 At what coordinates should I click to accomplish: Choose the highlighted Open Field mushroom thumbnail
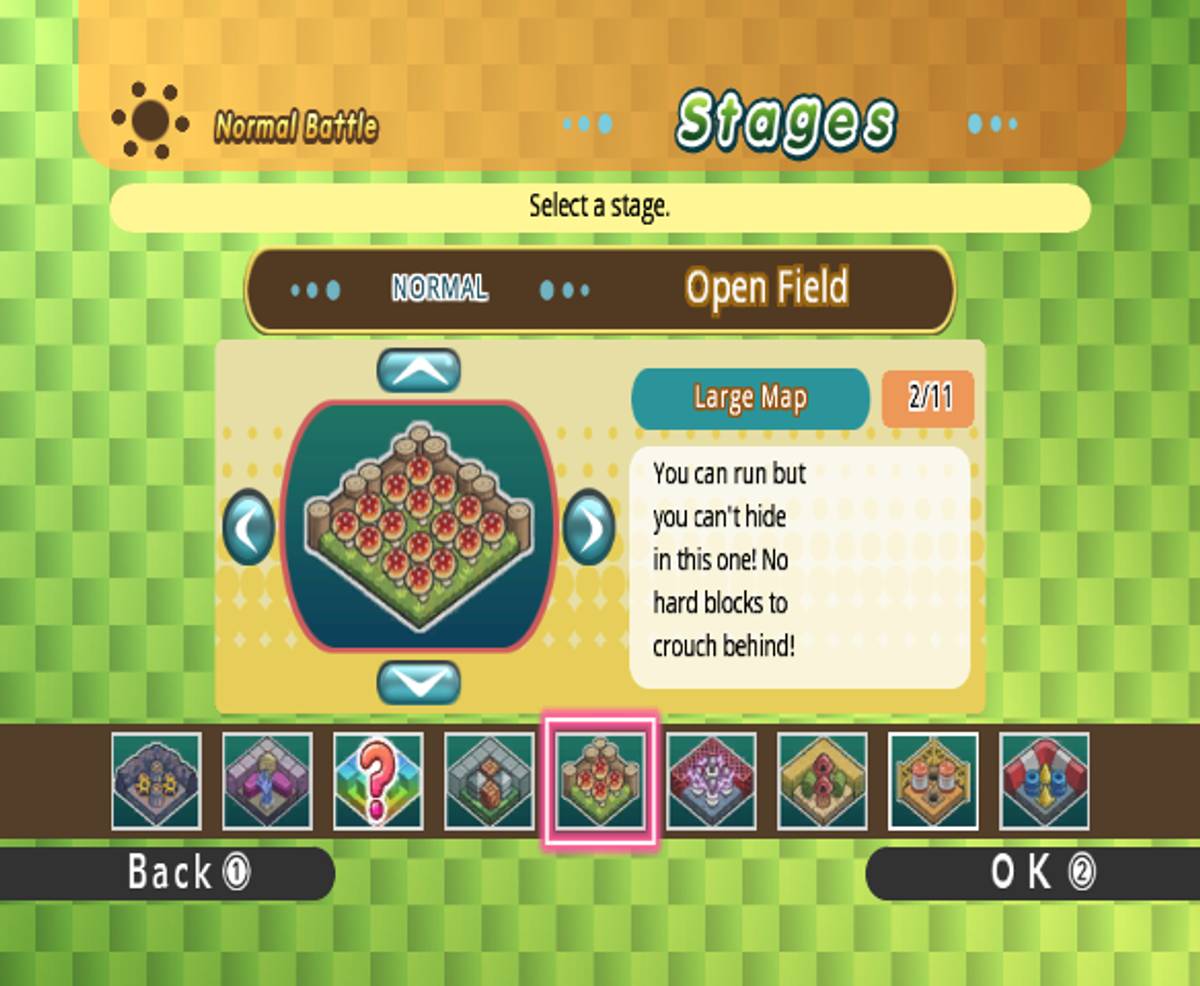coord(600,780)
